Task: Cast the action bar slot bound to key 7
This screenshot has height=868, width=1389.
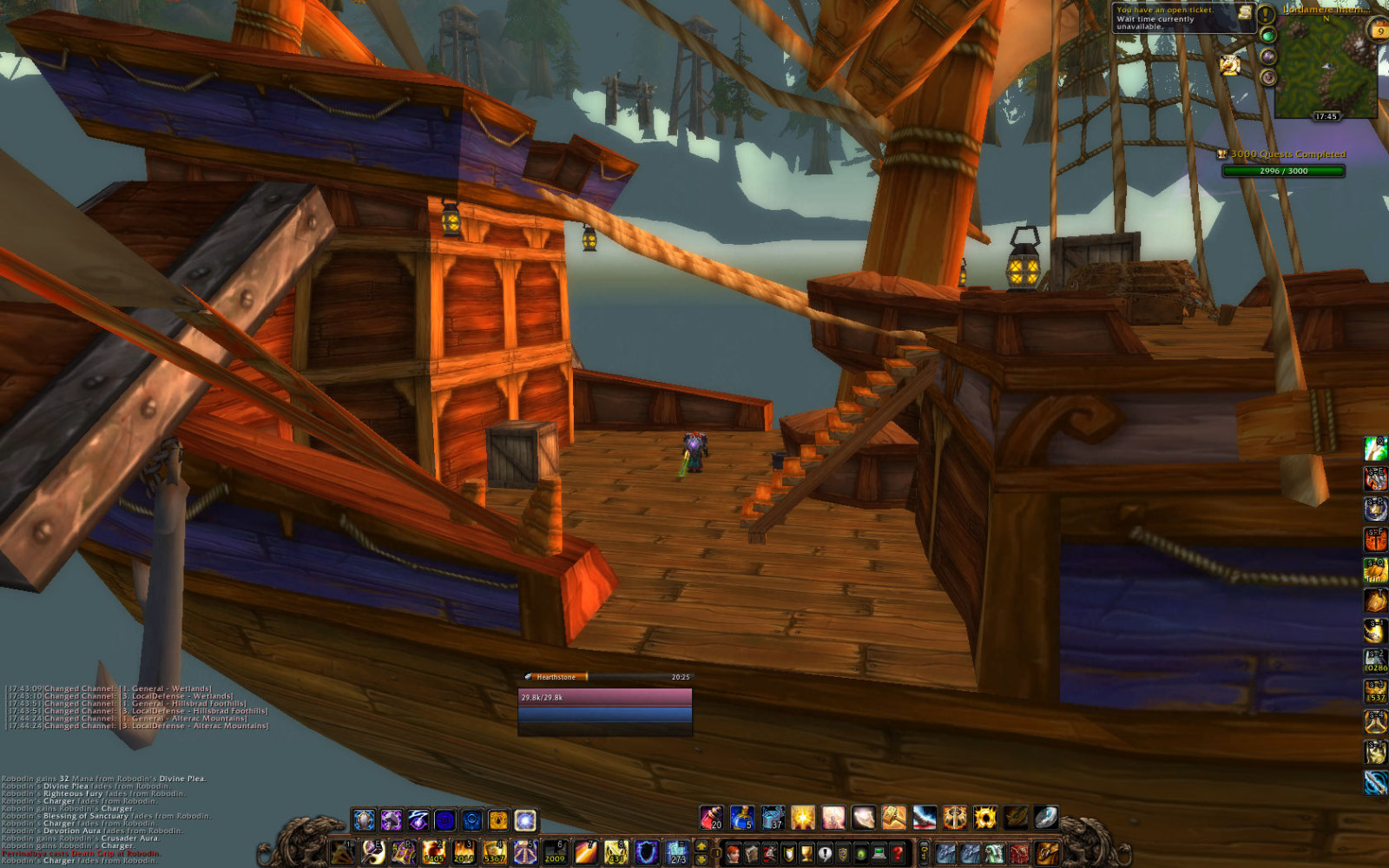Action: coord(585,852)
